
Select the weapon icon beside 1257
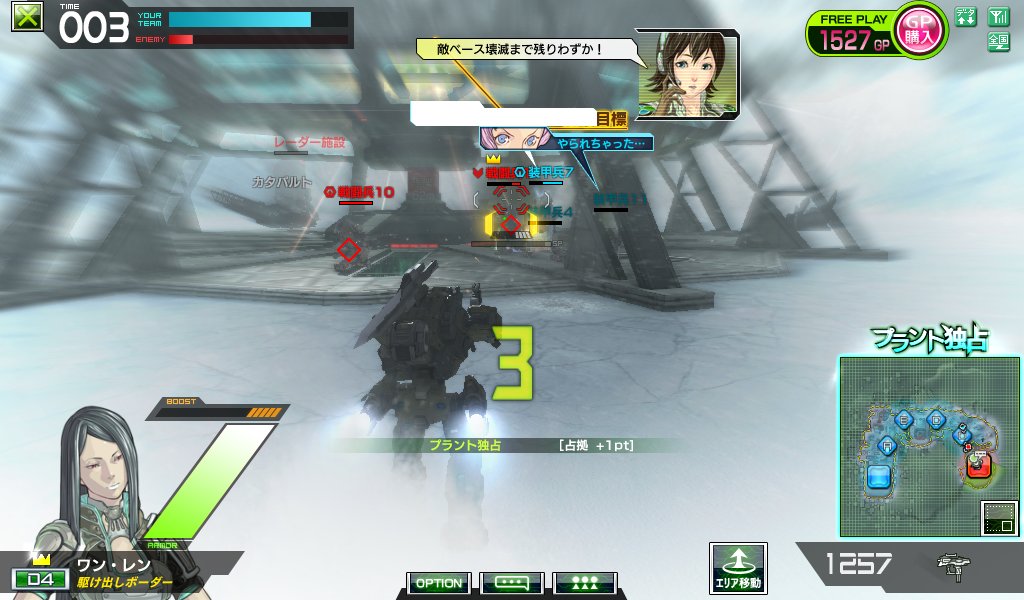[950, 565]
